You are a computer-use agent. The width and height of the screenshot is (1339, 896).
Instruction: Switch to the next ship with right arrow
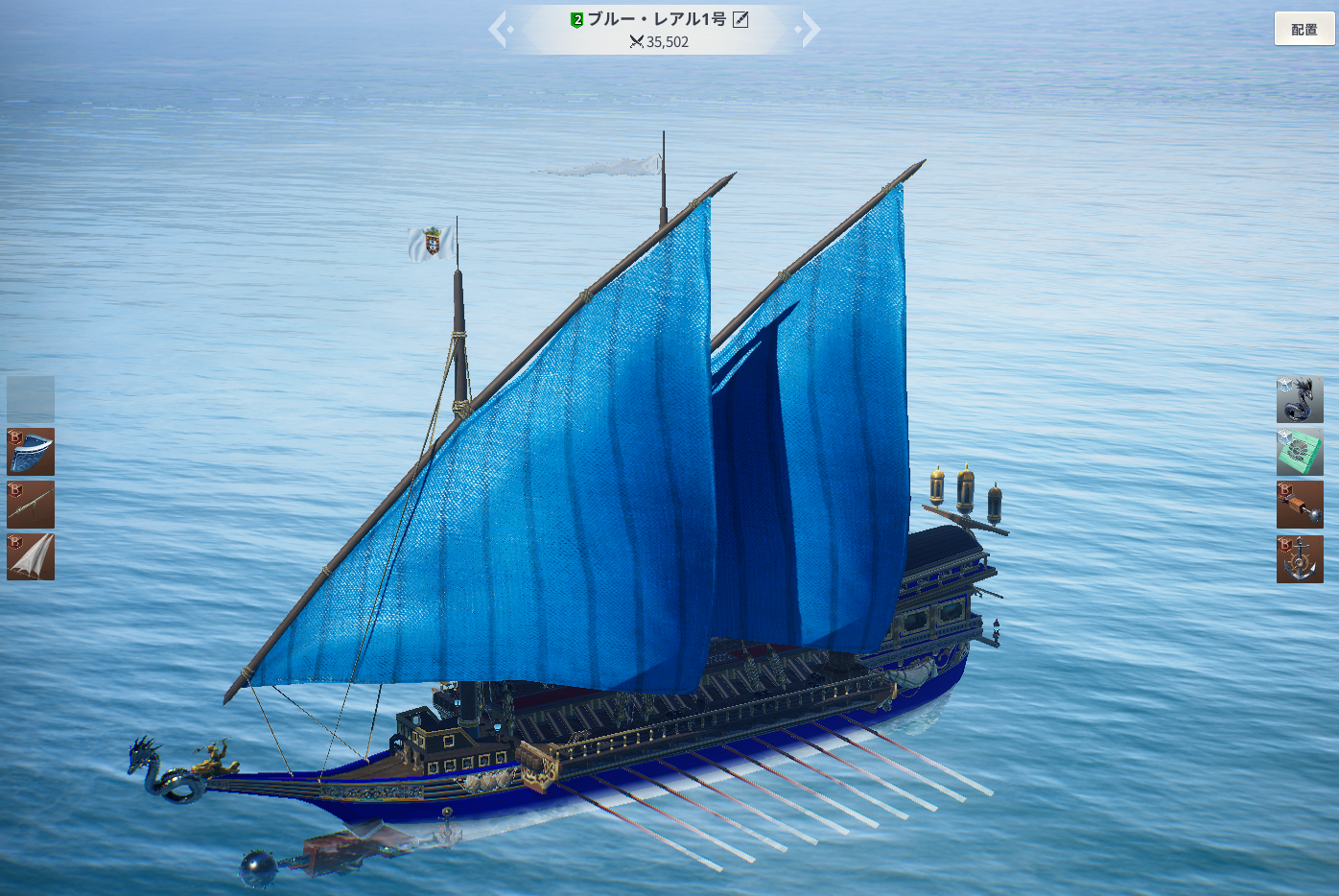[x=810, y=29]
